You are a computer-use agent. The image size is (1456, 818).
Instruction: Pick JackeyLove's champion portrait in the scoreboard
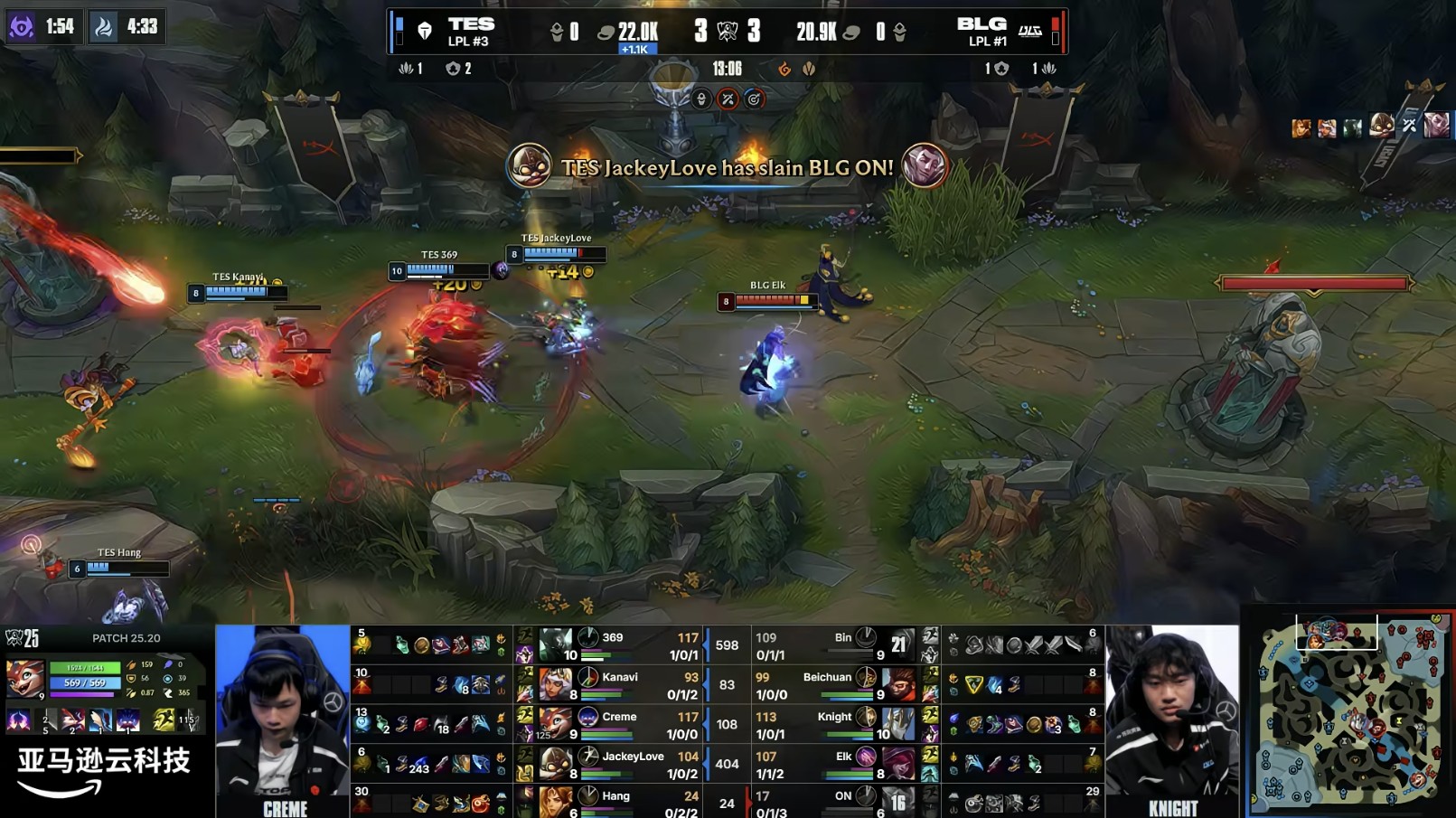(x=555, y=764)
